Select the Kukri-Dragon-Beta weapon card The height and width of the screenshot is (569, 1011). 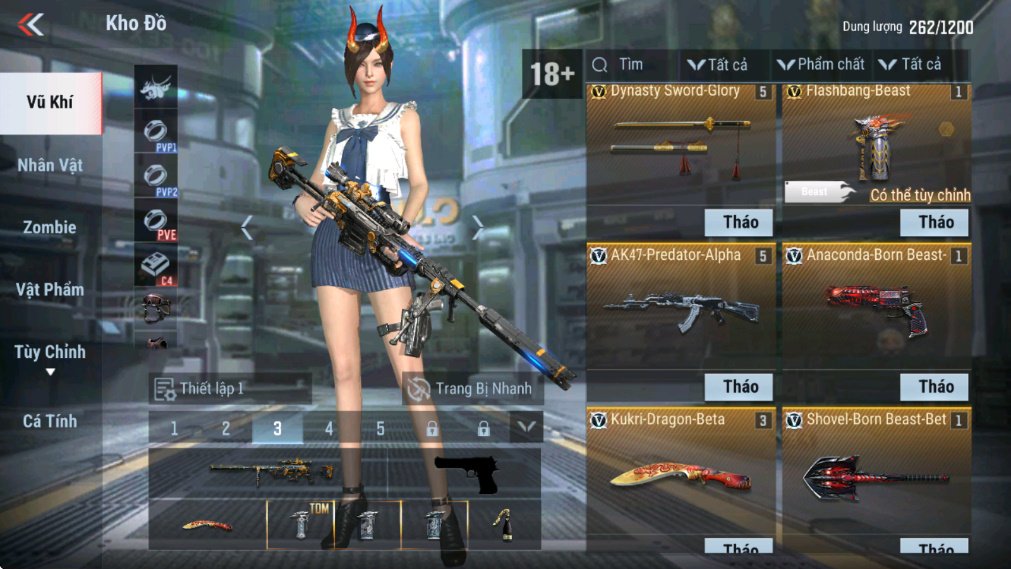(x=680, y=475)
